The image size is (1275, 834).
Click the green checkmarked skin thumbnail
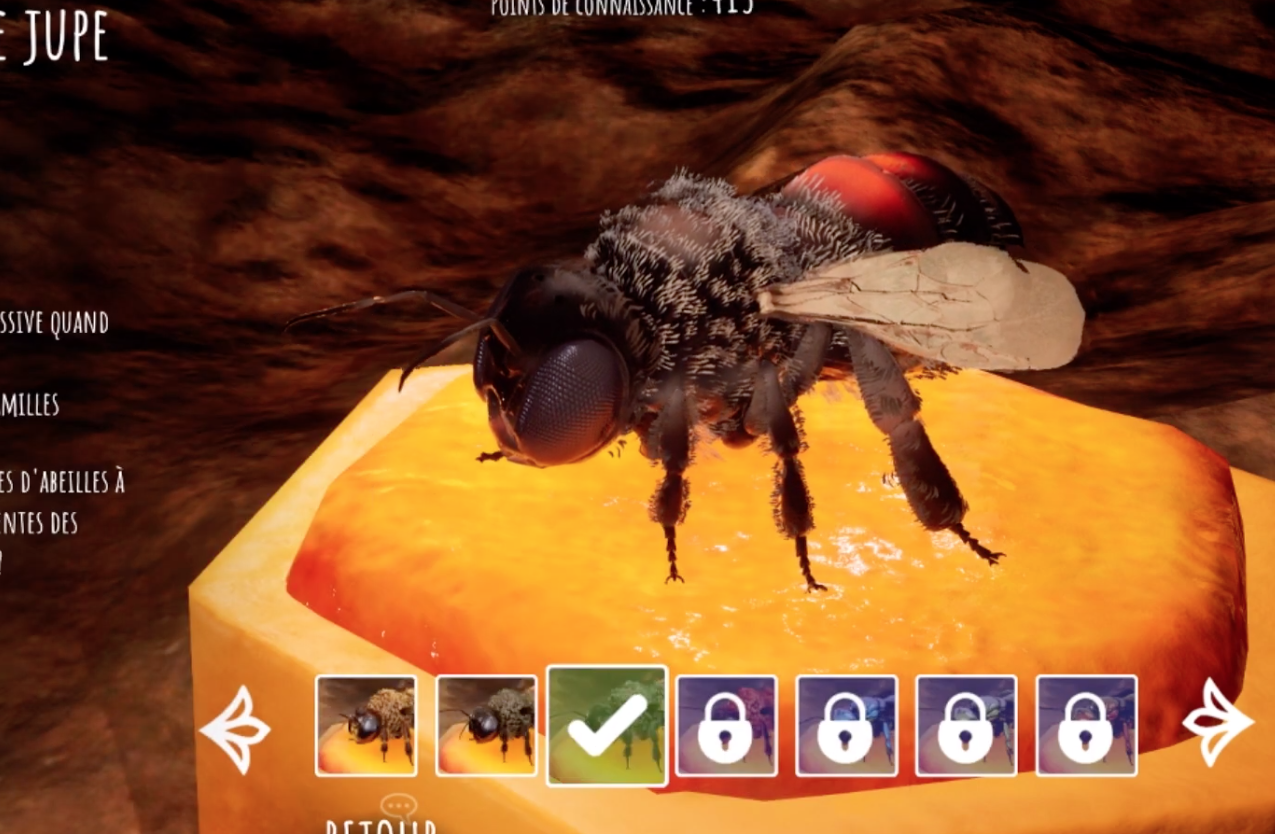tap(607, 726)
